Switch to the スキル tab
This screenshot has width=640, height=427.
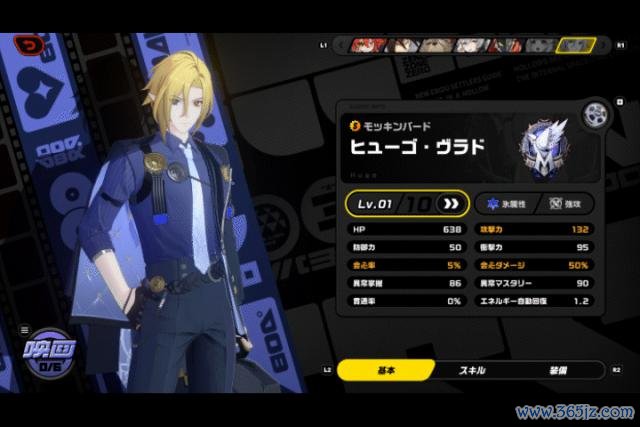coord(471,370)
